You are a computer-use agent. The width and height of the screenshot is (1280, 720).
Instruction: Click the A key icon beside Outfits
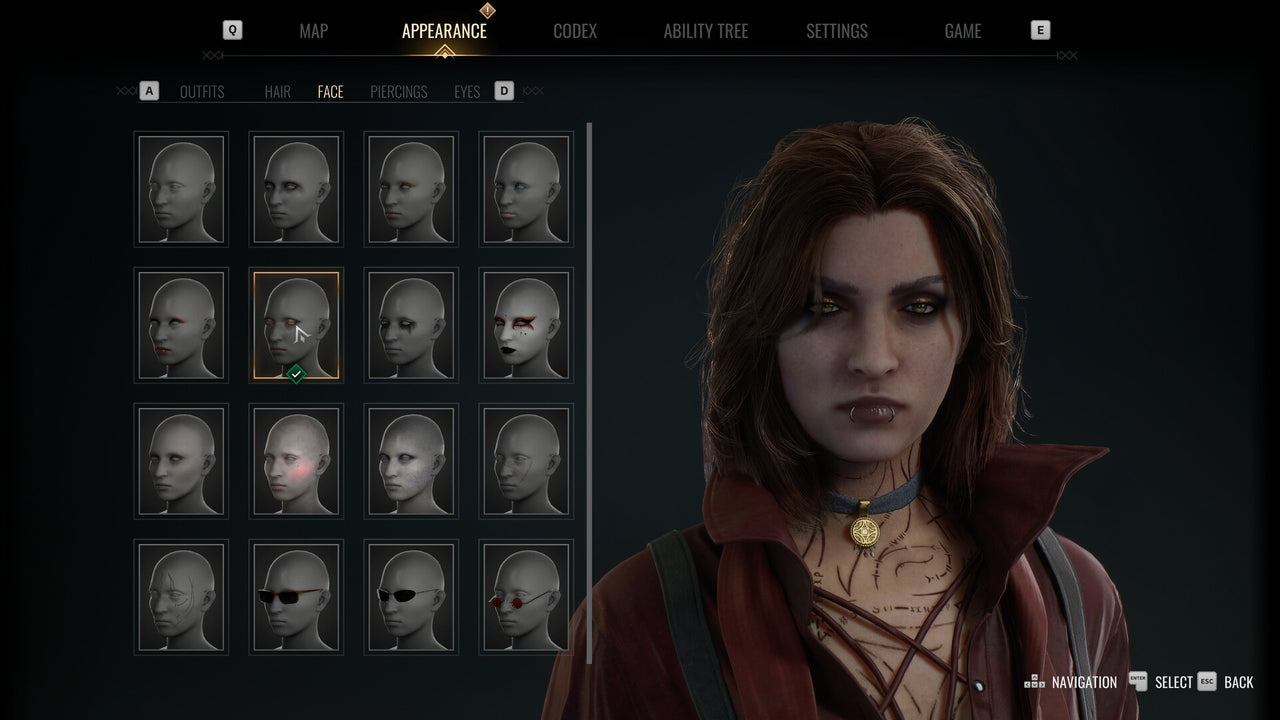(149, 90)
